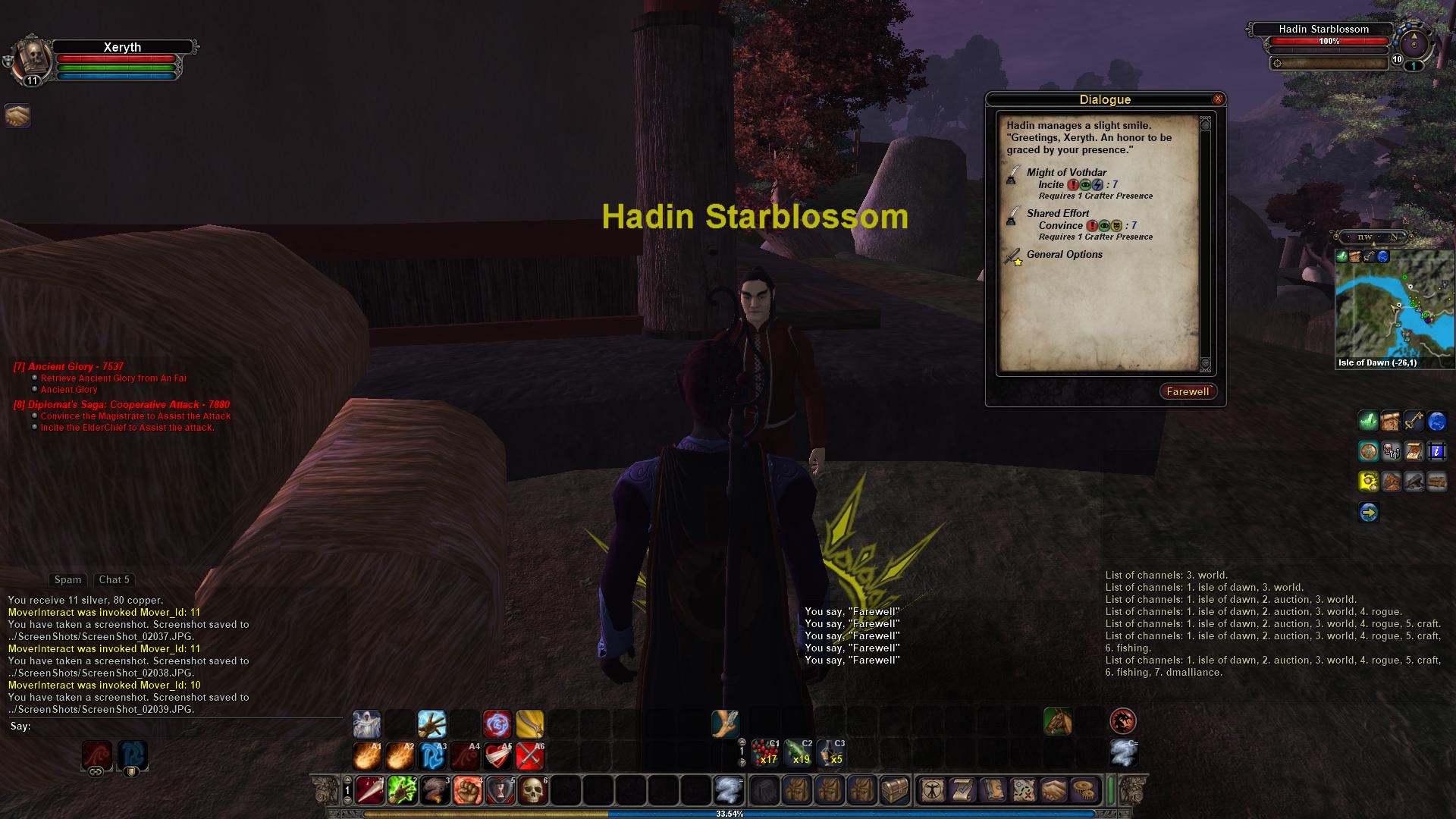Activate the clenched fist ability in slot 4
This screenshot has width=1456, height=819.
pyautogui.click(x=467, y=791)
